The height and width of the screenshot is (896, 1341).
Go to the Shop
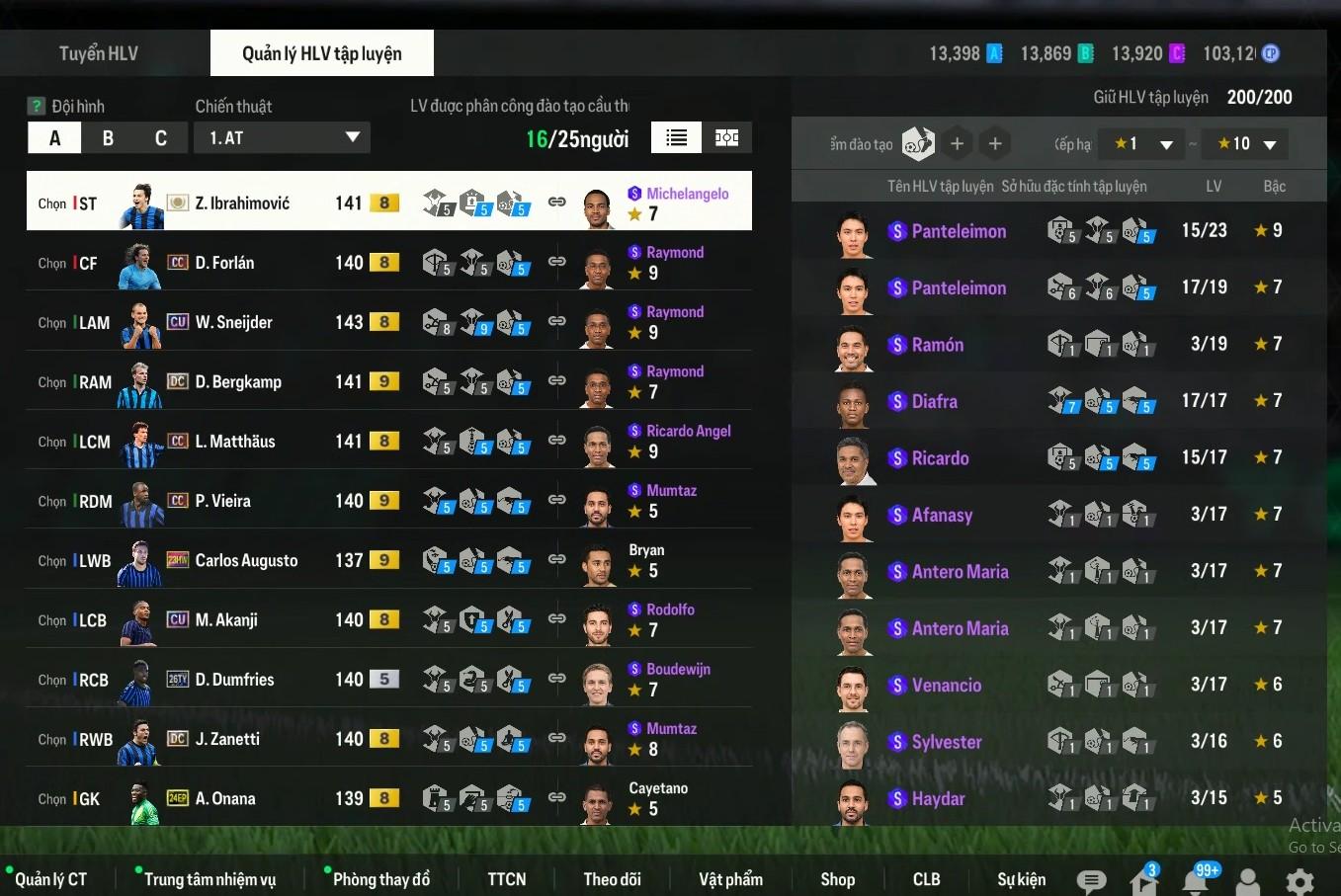coord(837,879)
